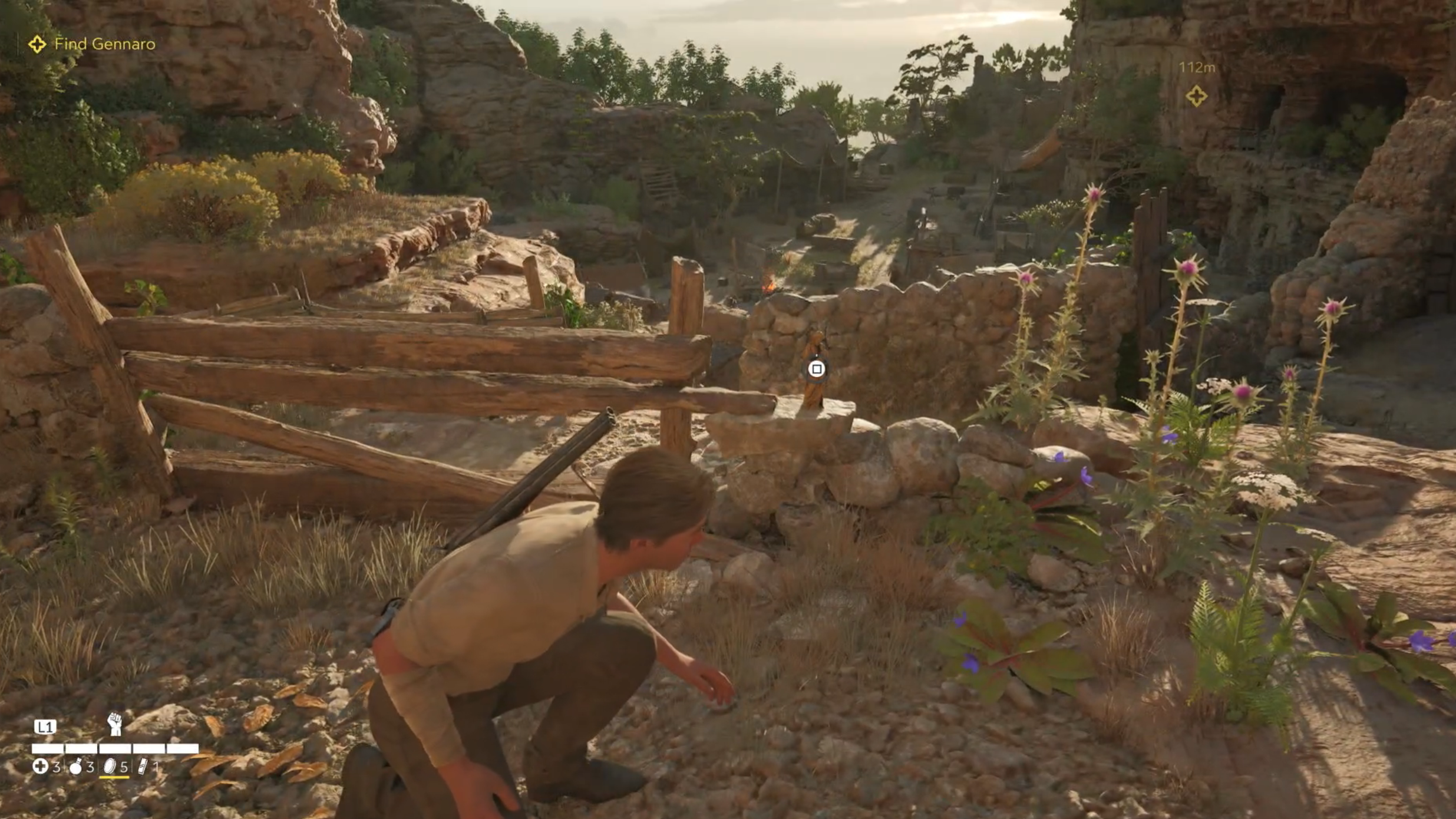Select the highlighted coin item
The width and height of the screenshot is (1456, 819).
110,766
